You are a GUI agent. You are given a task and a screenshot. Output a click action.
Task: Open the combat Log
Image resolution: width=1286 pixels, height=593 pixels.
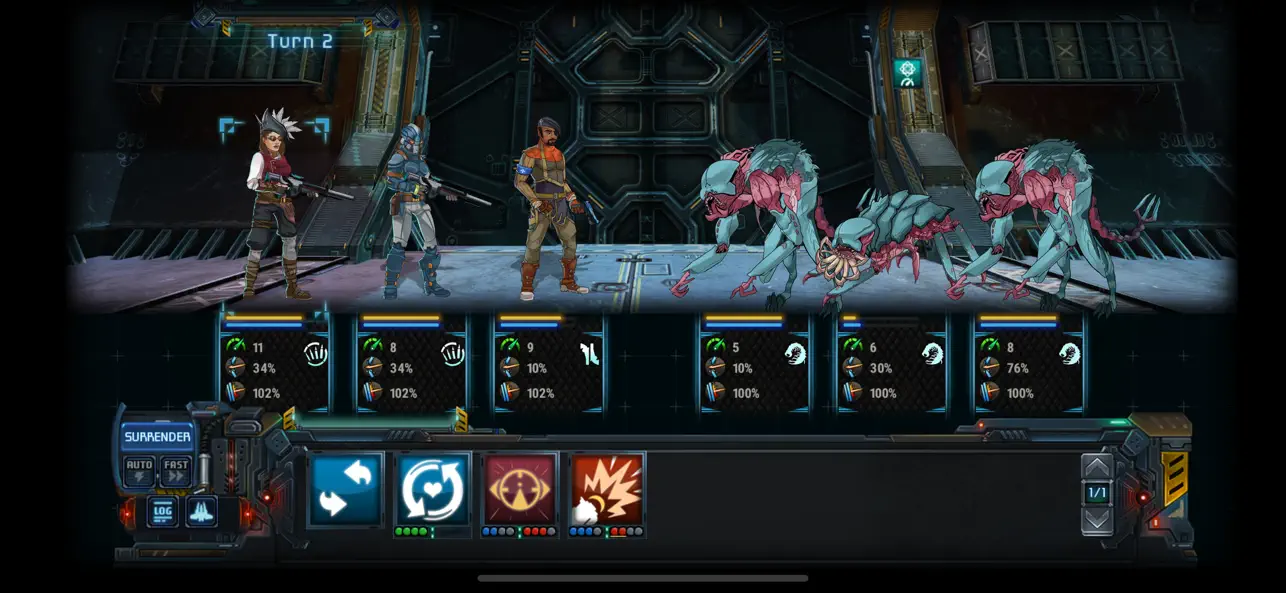(163, 511)
